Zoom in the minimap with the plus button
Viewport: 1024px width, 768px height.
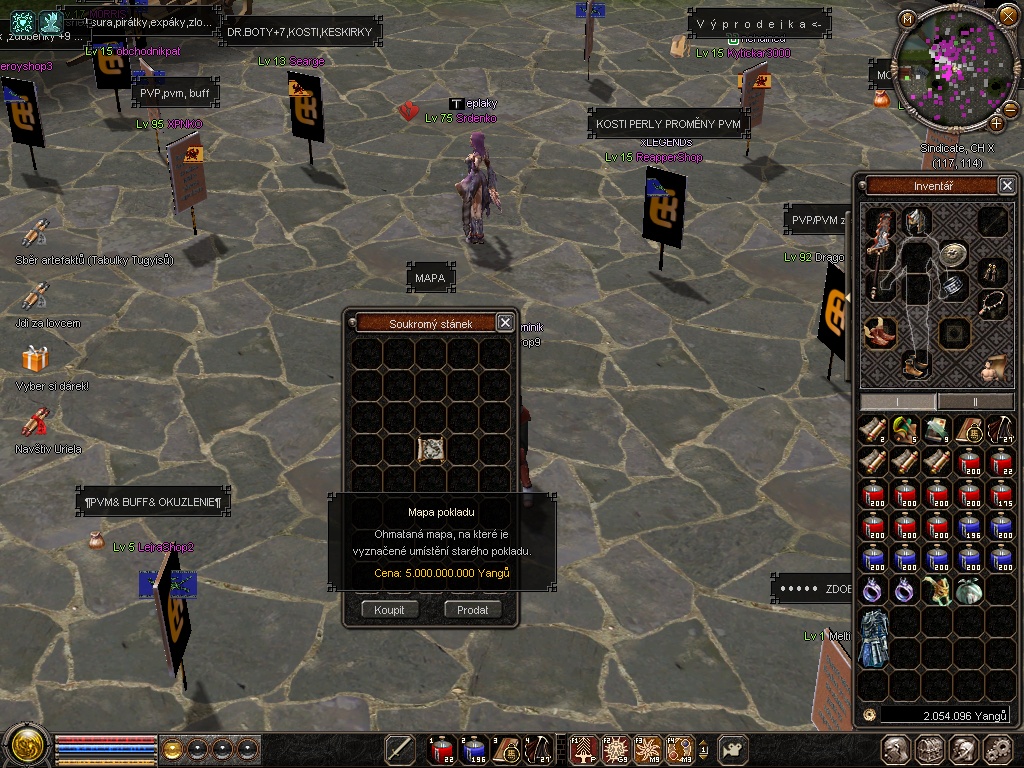click(996, 123)
